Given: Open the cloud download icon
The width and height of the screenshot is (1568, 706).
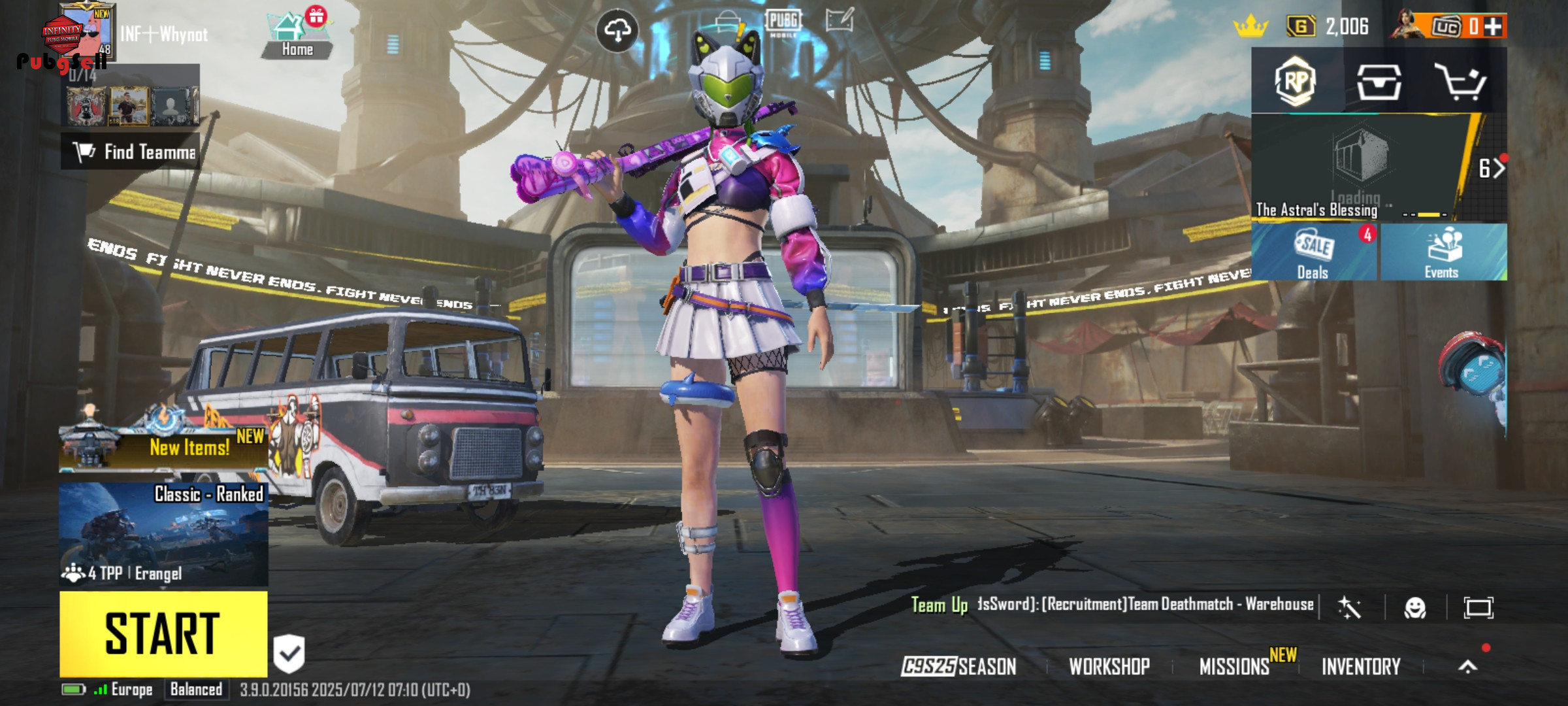Looking at the screenshot, I should (617, 30).
